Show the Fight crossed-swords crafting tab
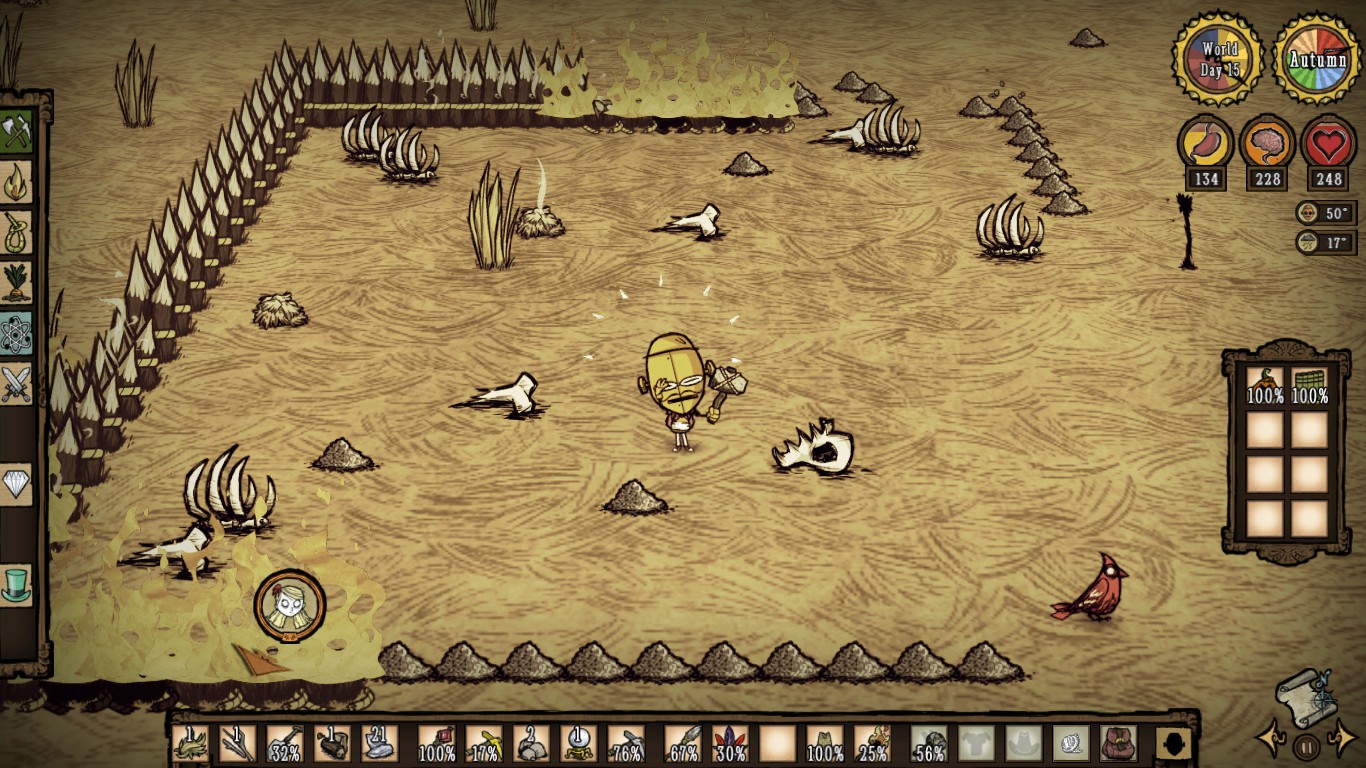Viewport: 1366px width, 768px height. pyautogui.click(x=17, y=383)
